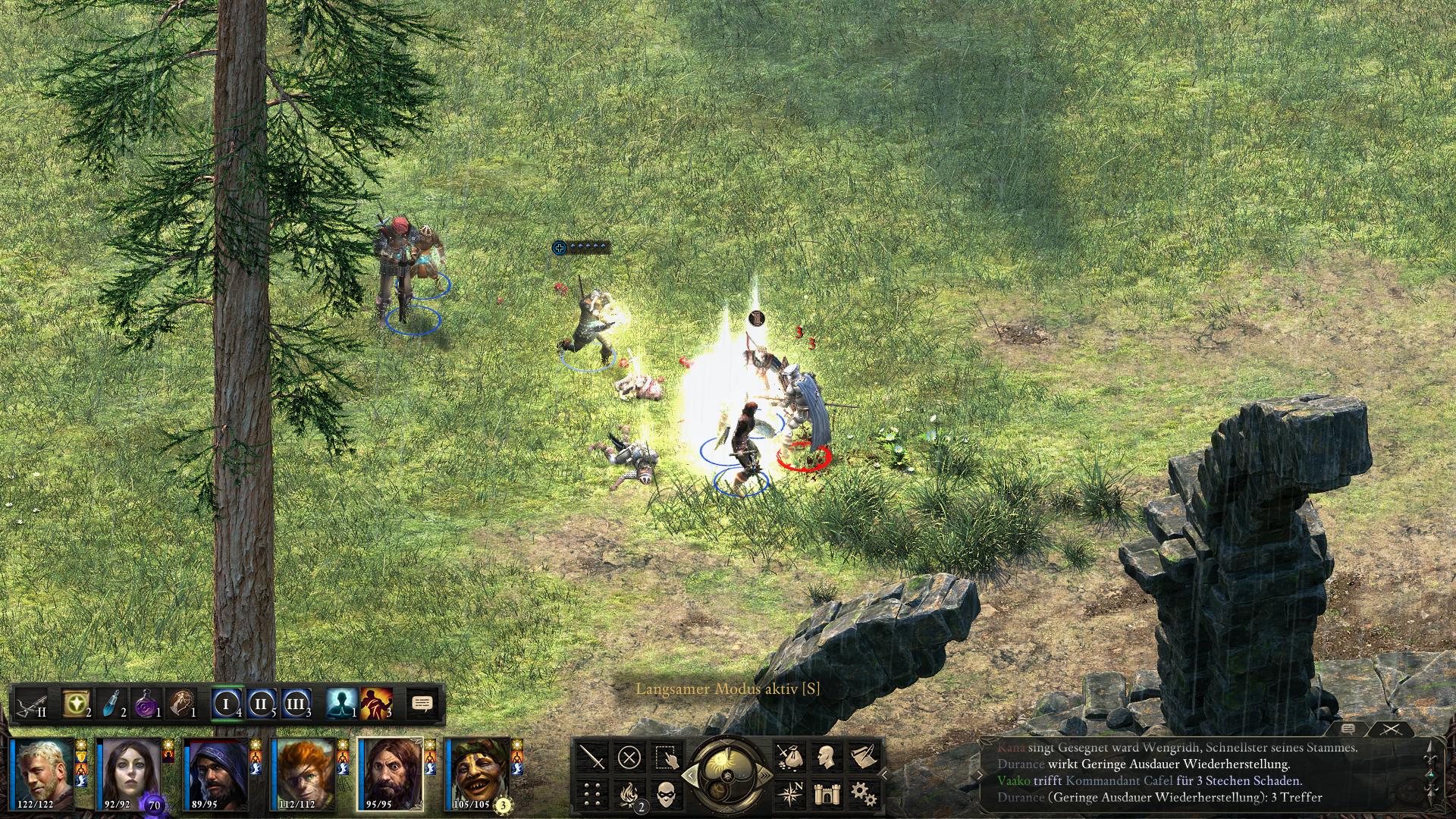Viewport: 1456px width, 819px height.
Task: Select the purple-hooded man portrait
Action: point(215,772)
